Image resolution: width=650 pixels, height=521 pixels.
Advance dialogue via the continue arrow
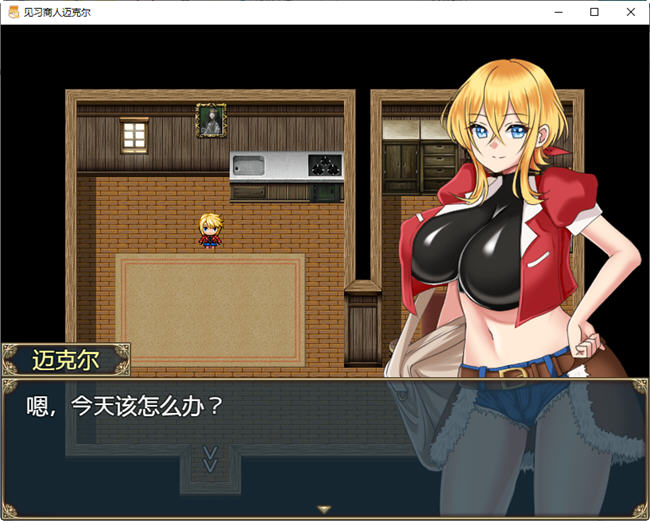click(324, 510)
